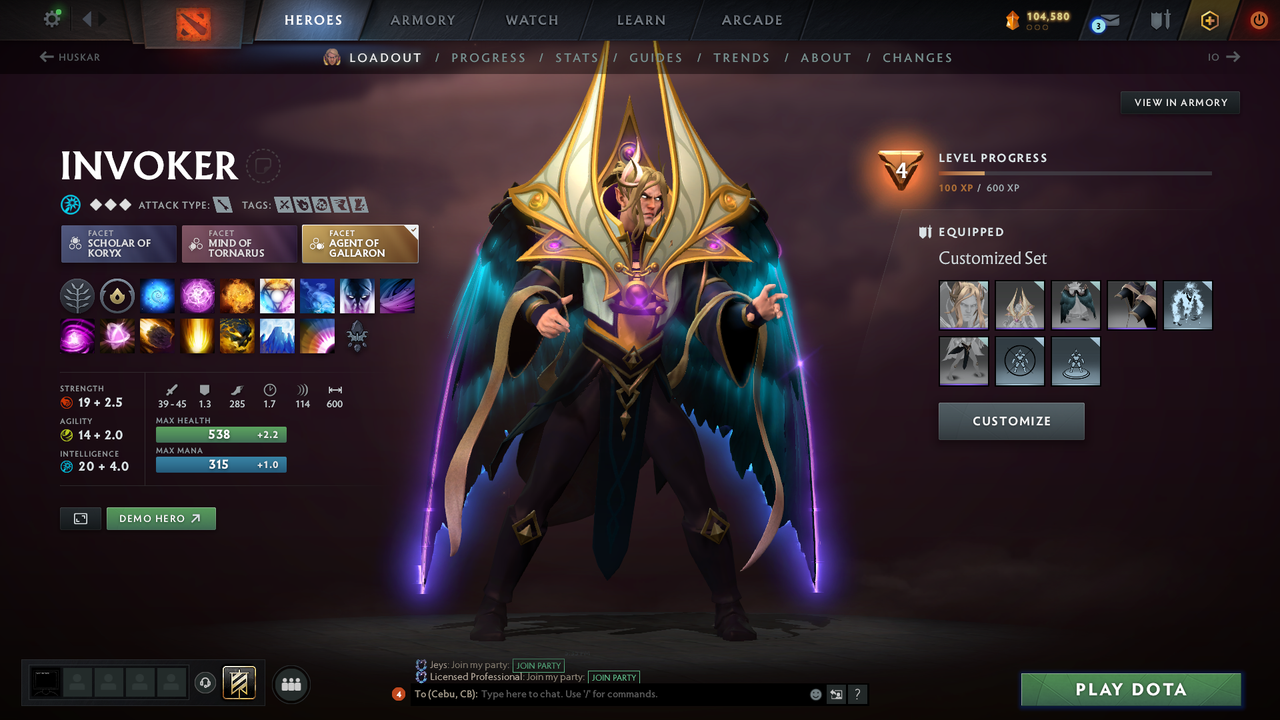Click the DEMO HERO button
Viewport: 1280px width, 720px height.
[x=160, y=518]
